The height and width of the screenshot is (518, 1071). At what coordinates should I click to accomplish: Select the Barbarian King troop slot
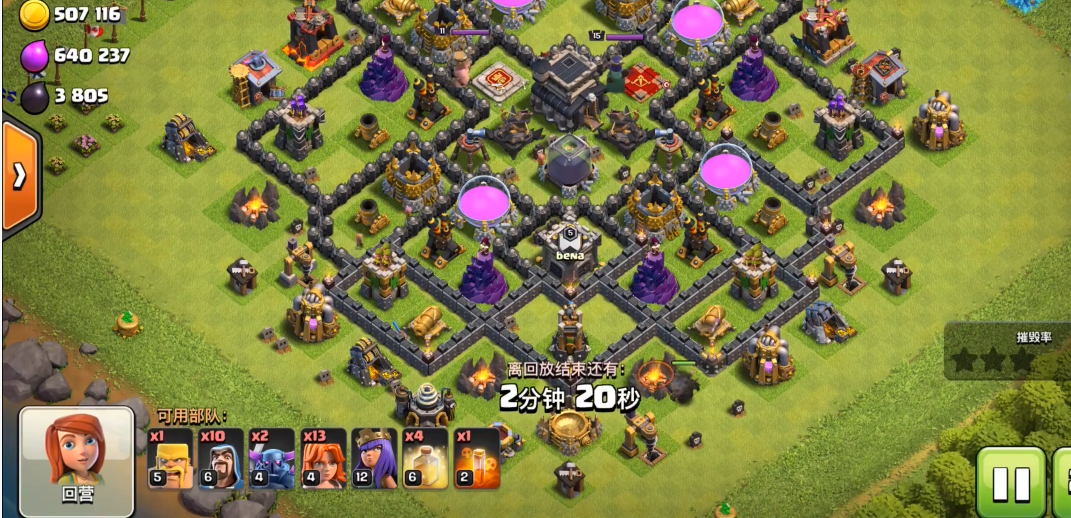pos(171,458)
